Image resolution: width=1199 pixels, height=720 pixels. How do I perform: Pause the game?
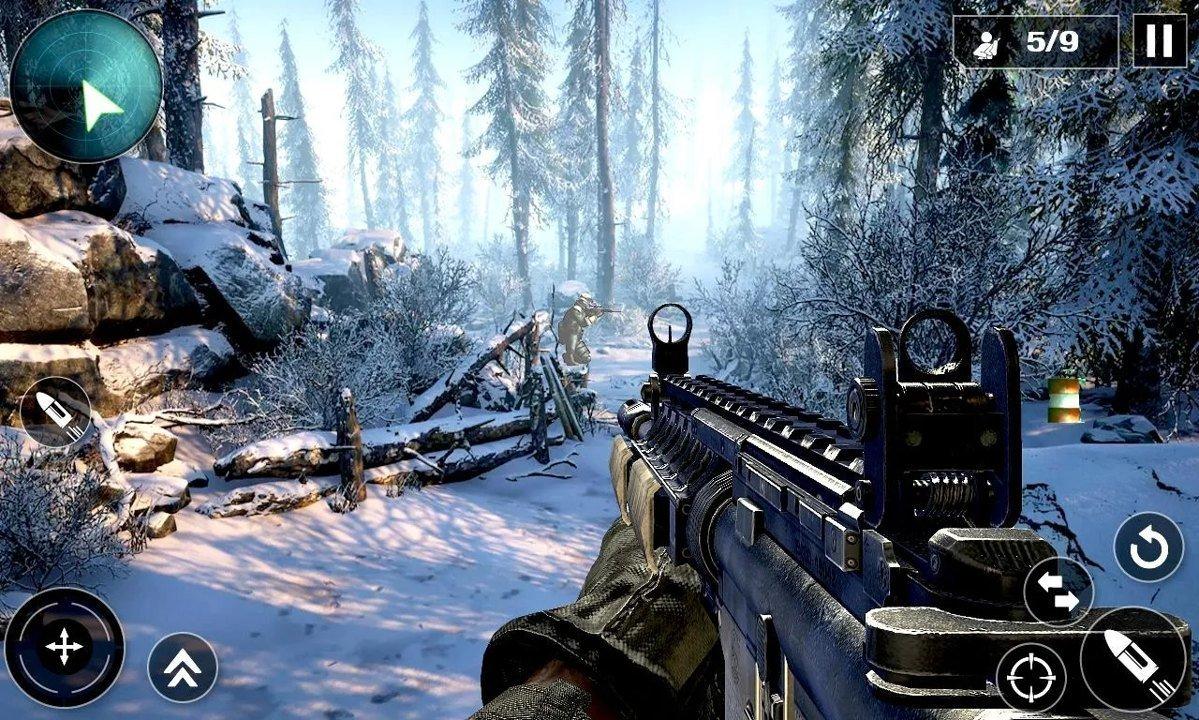click(x=1159, y=41)
